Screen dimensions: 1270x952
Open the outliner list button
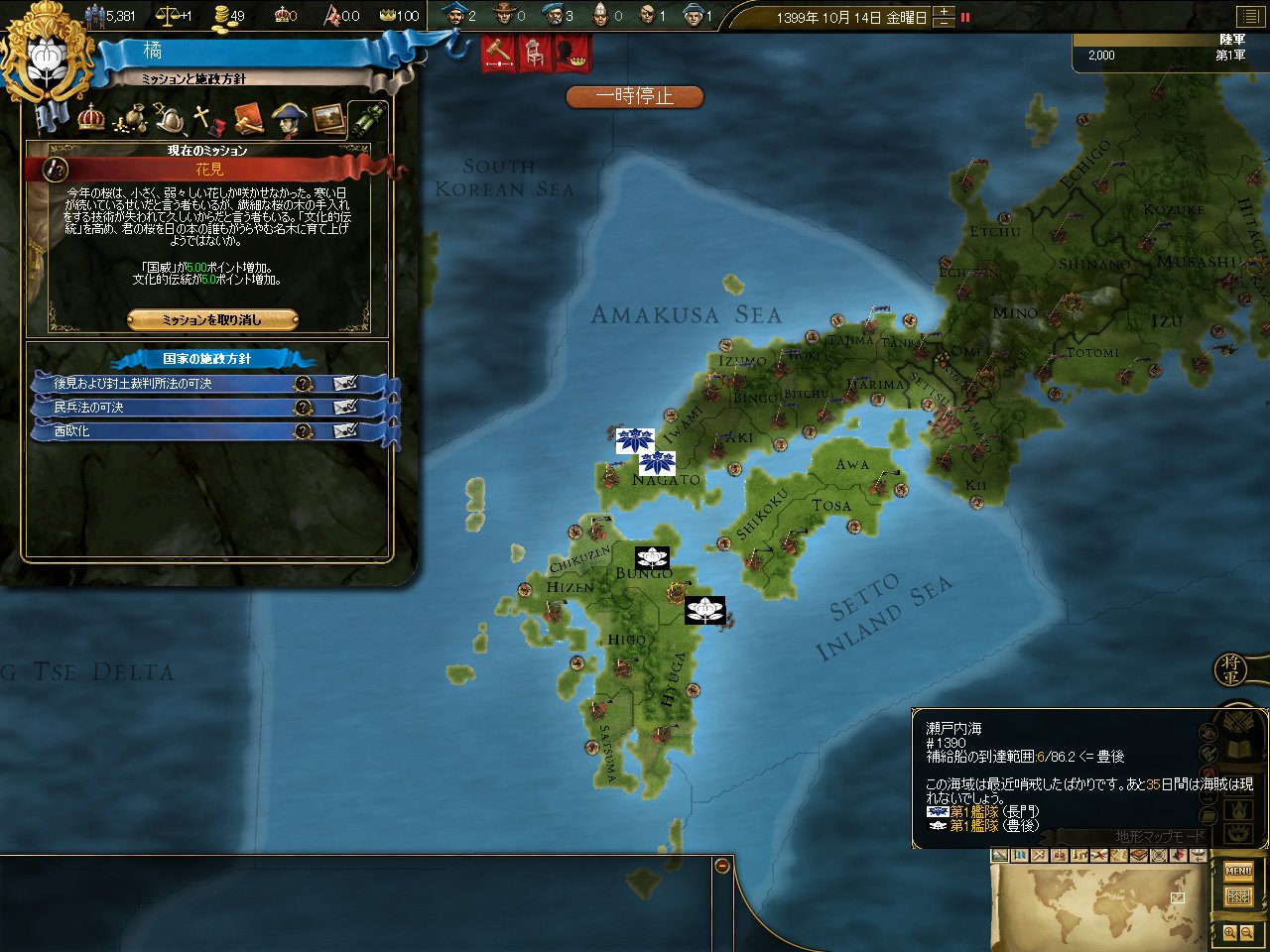pyautogui.click(x=1248, y=16)
